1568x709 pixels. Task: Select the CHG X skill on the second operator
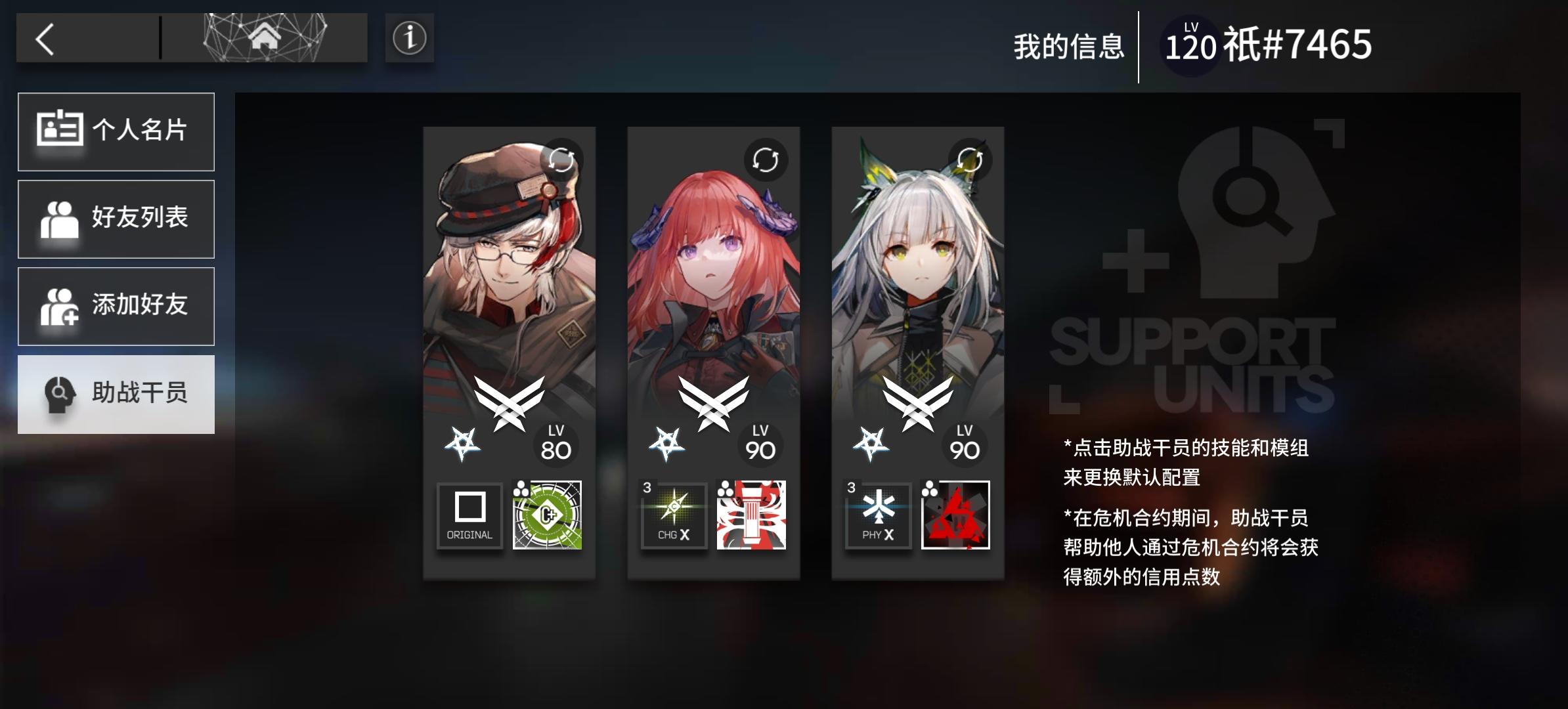(673, 516)
